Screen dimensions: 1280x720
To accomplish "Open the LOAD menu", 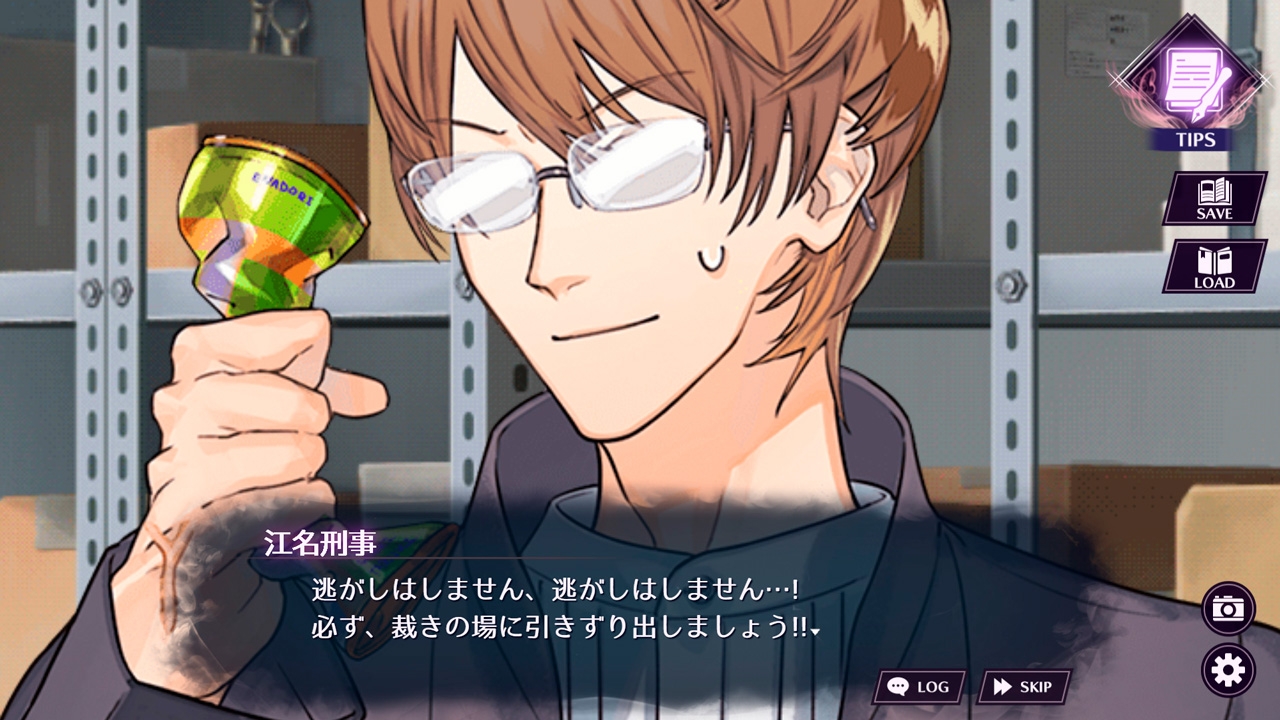I will pos(1214,266).
